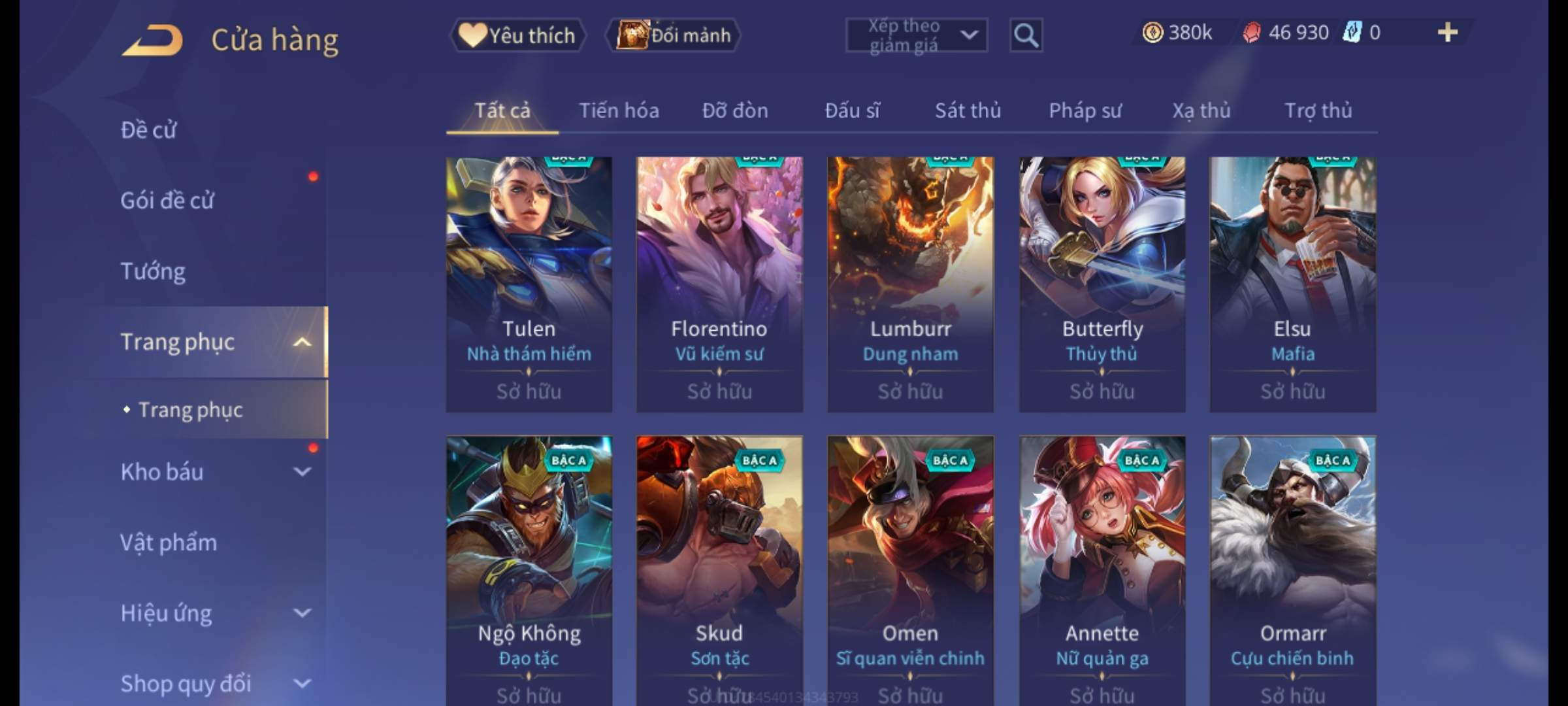
Task: Open Gói đề cử in the sidebar
Action: click(x=167, y=201)
